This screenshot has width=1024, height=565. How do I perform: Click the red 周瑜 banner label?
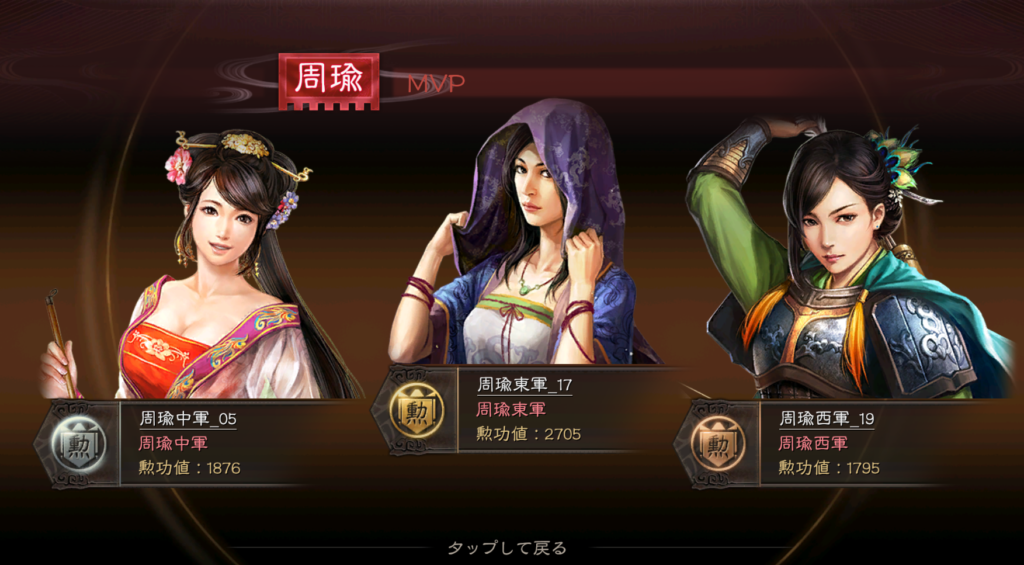pyautogui.click(x=329, y=80)
